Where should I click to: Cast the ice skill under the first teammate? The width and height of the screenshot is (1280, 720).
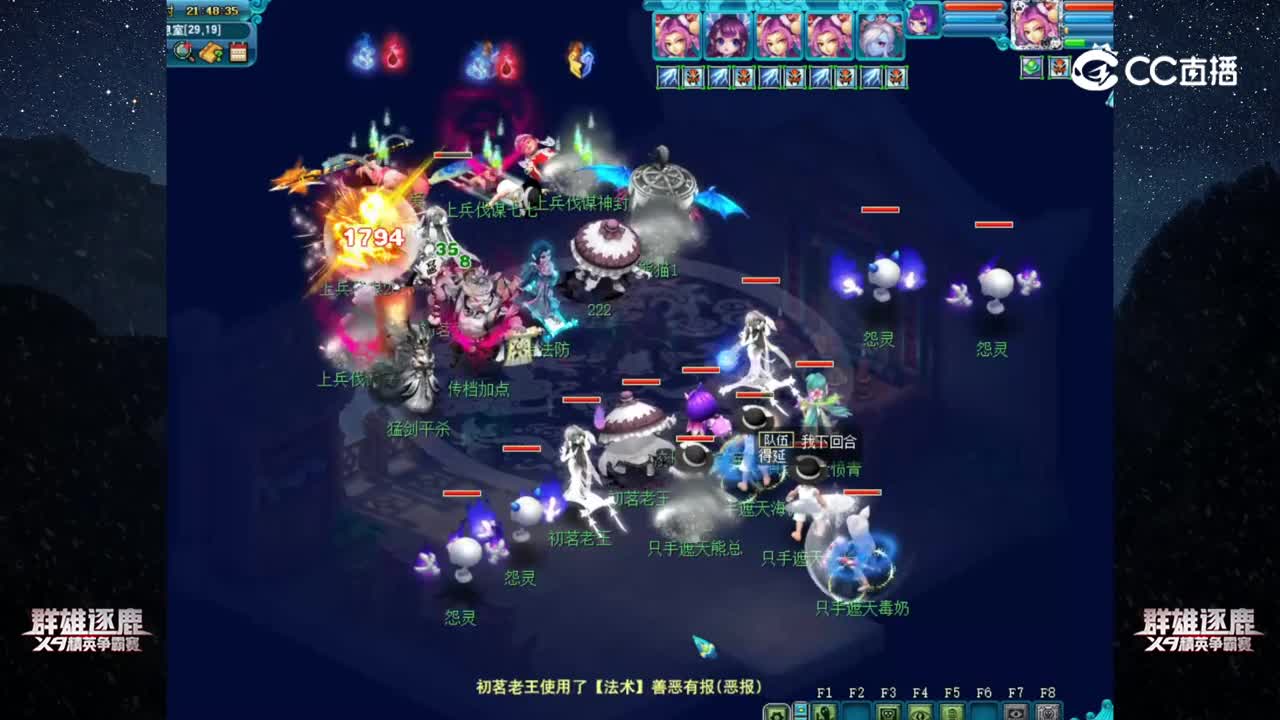[666, 76]
